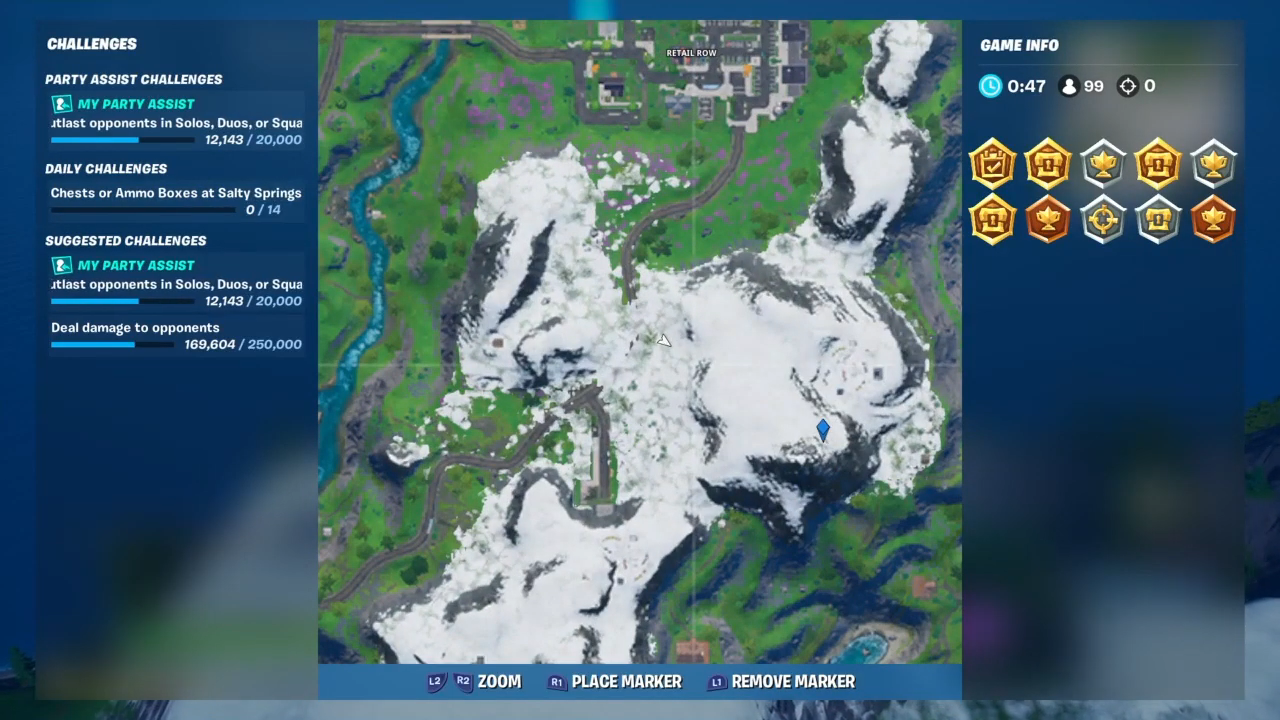Expand the Daily Challenges section

[x=106, y=168]
